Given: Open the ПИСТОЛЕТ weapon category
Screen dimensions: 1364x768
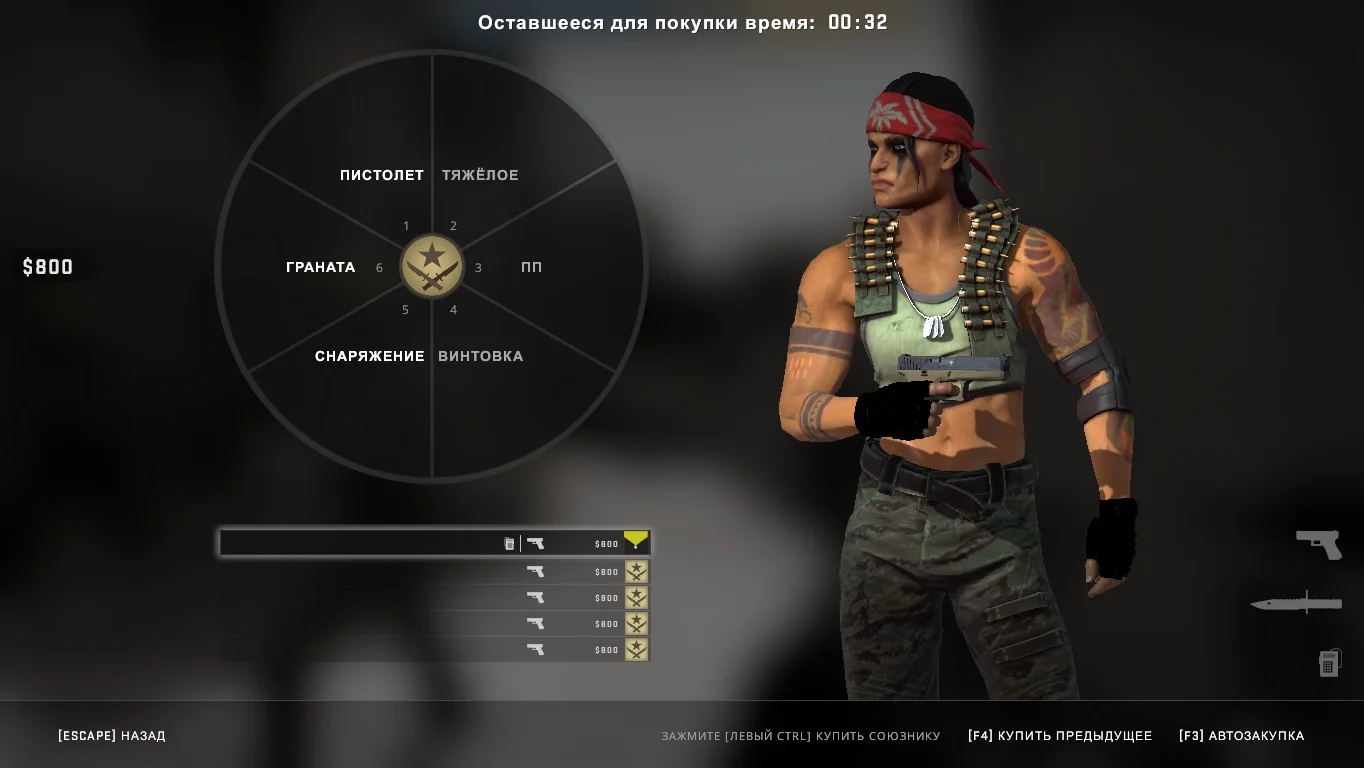Looking at the screenshot, I should click(381, 175).
